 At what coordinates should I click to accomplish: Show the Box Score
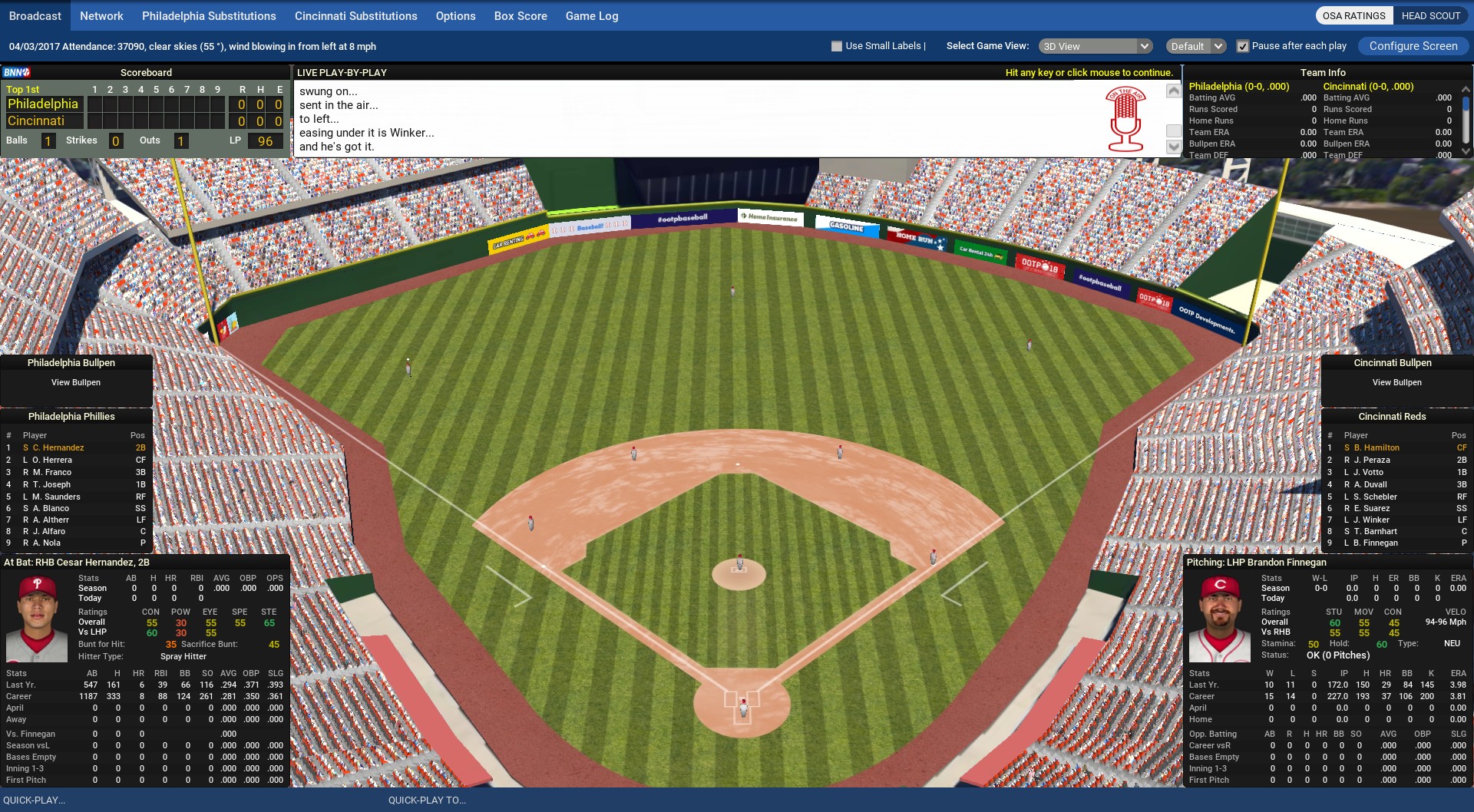point(521,16)
